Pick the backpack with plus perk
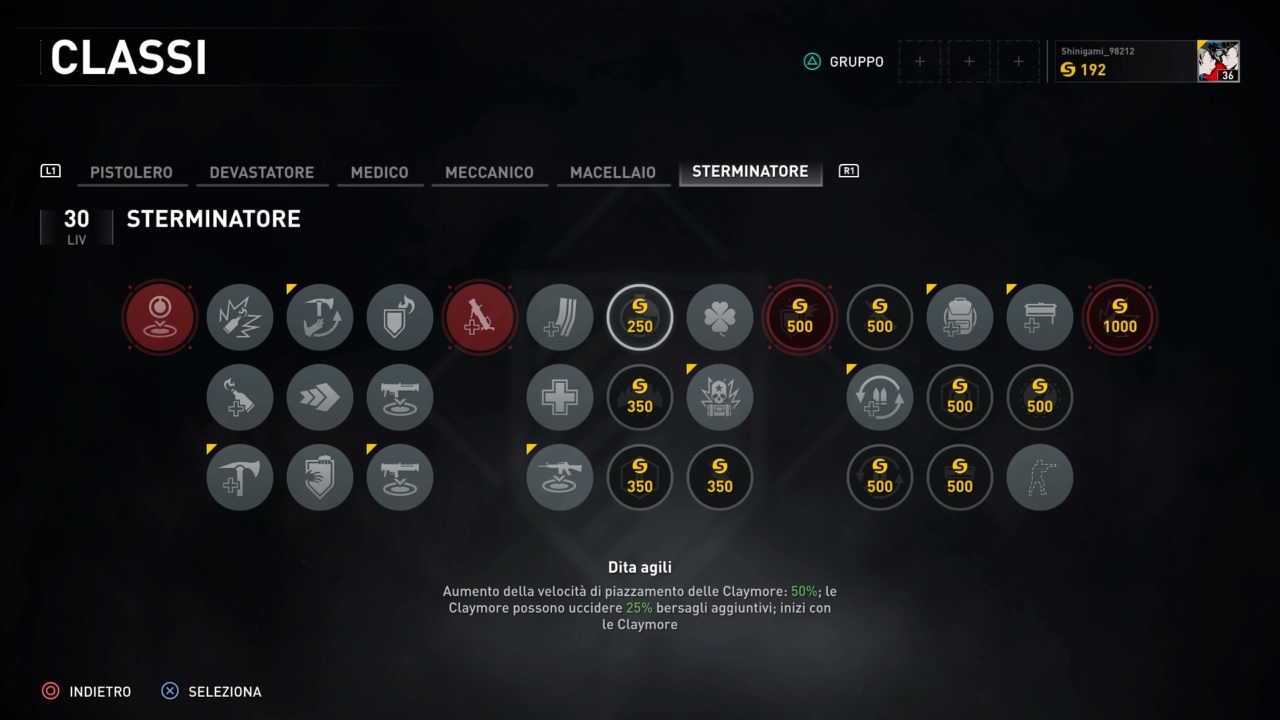Image resolution: width=1280 pixels, height=720 pixels. coord(960,318)
